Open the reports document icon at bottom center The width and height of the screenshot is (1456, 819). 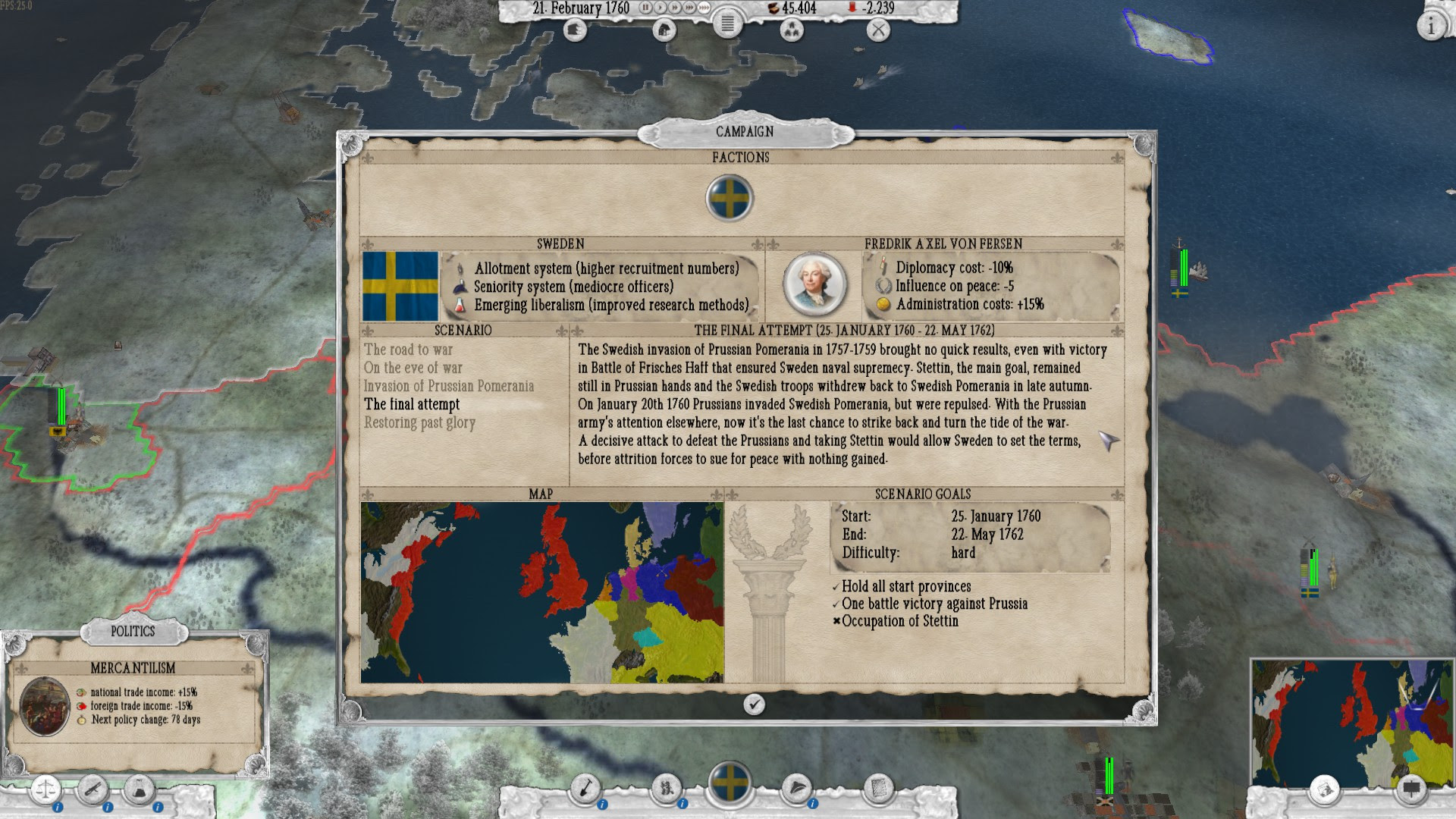point(880,787)
